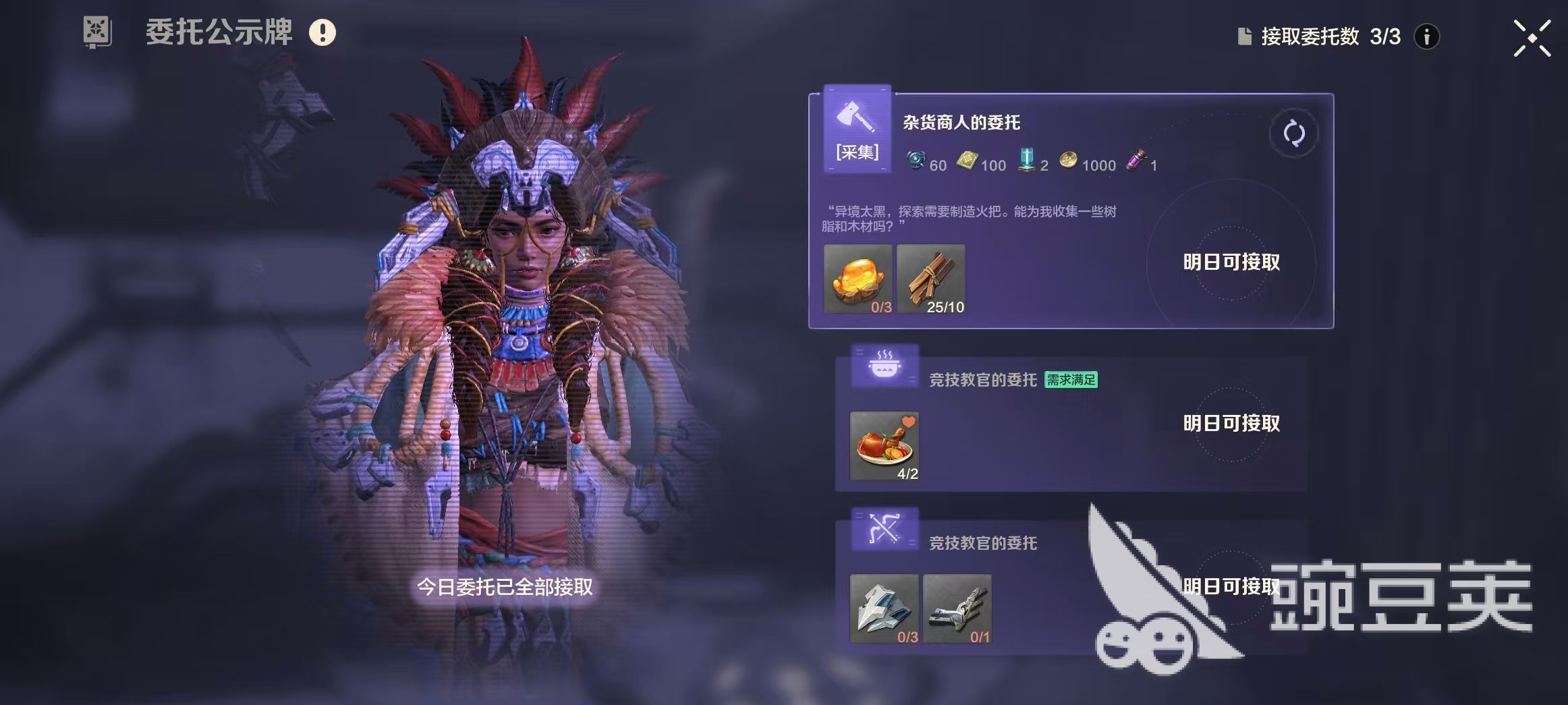Inspect the roast meat dish slot
The image size is (1568, 705).
[x=884, y=446]
